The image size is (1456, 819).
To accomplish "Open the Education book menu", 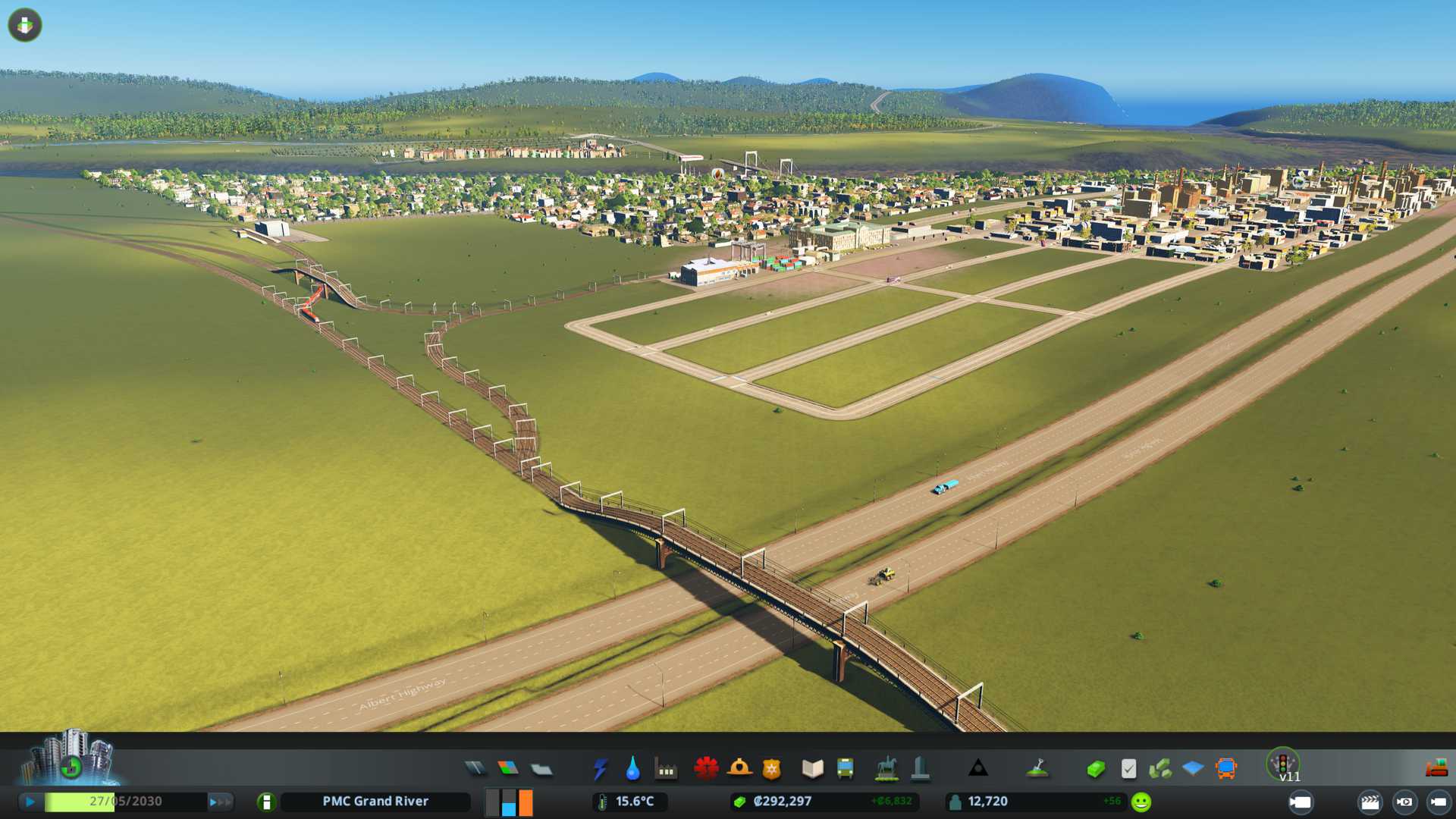I will coord(812,769).
